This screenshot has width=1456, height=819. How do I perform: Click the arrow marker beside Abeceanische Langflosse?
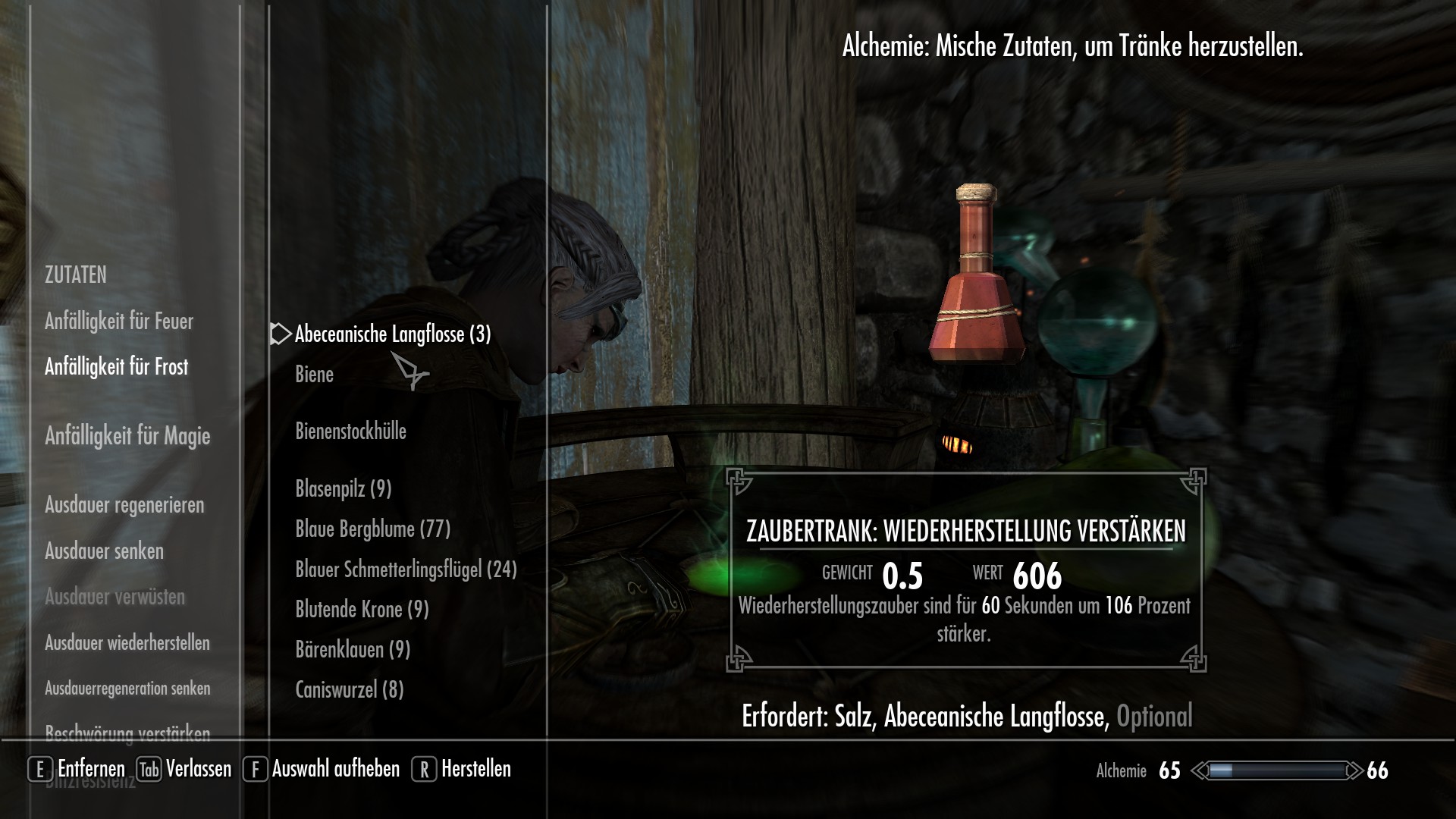click(279, 334)
